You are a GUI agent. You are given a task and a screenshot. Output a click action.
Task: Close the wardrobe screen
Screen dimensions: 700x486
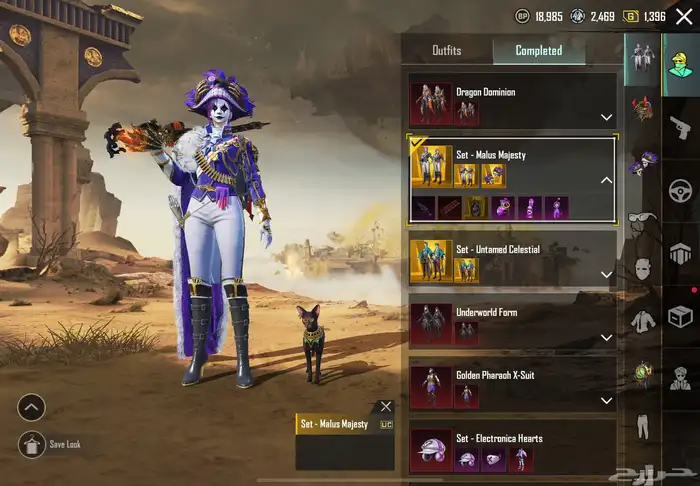[683, 16]
